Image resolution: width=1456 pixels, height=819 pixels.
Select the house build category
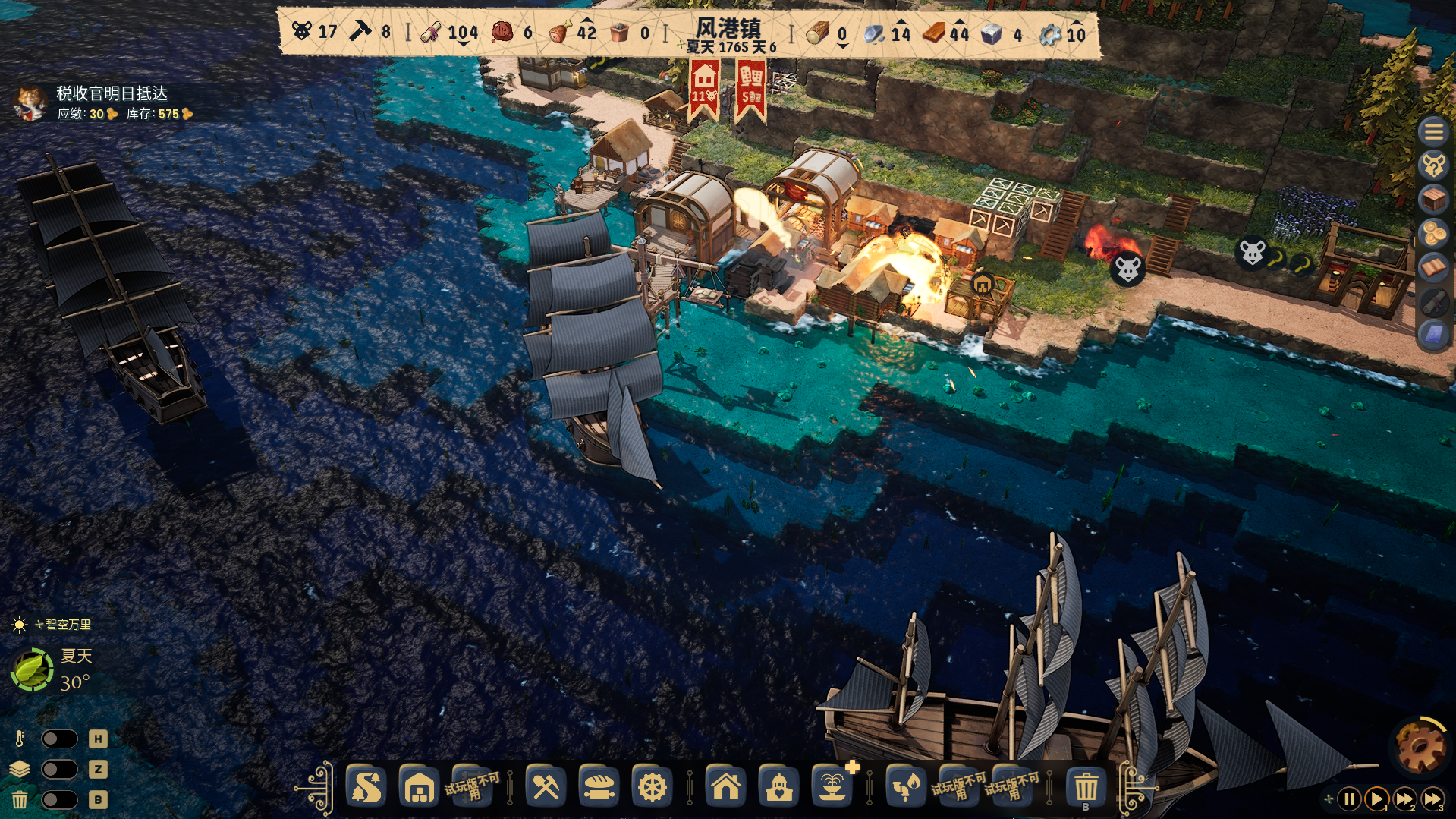(x=726, y=787)
